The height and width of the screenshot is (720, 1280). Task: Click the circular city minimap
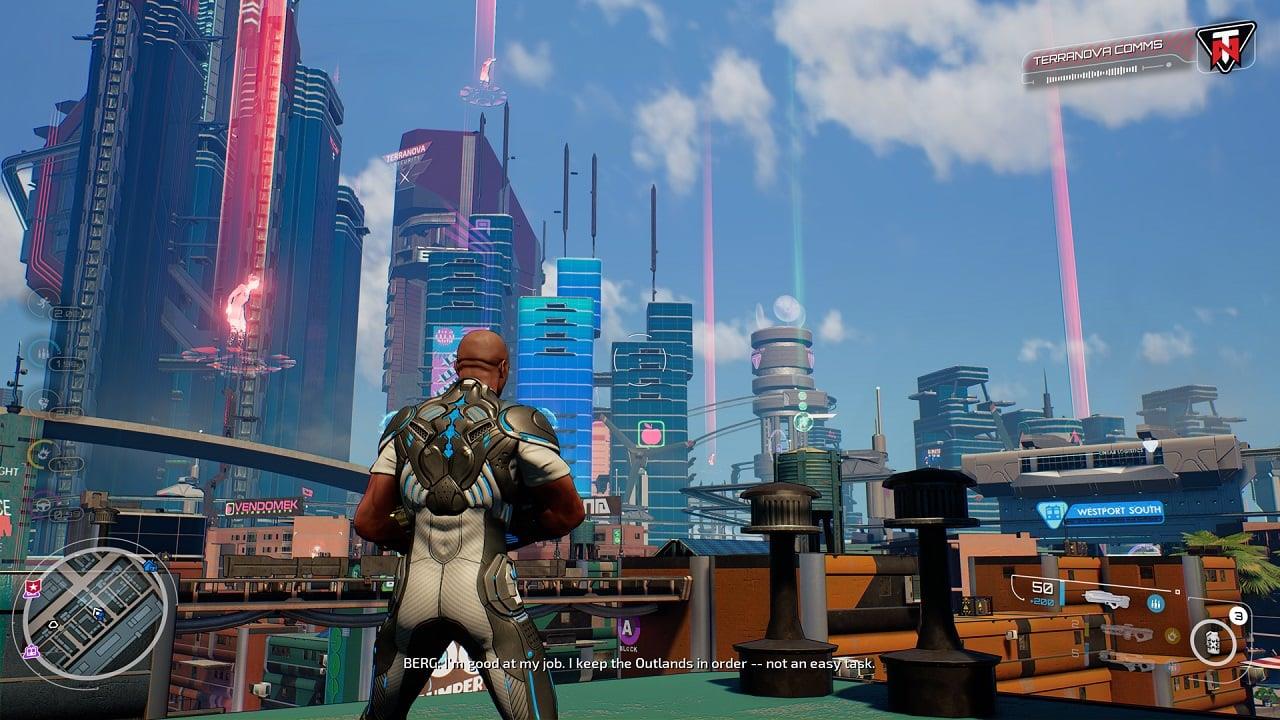point(94,608)
